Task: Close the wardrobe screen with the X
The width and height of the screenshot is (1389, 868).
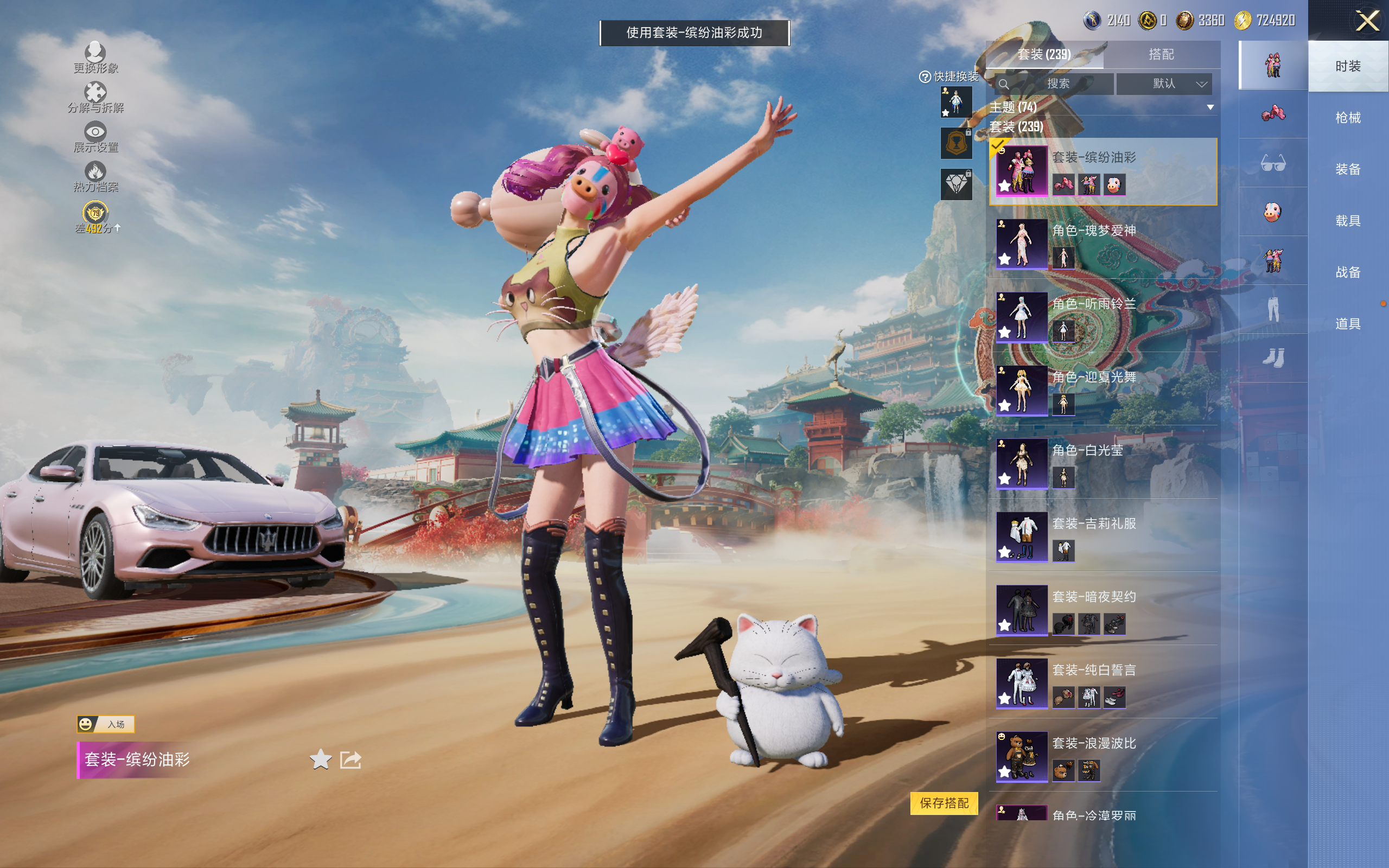Action: coord(1367,21)
